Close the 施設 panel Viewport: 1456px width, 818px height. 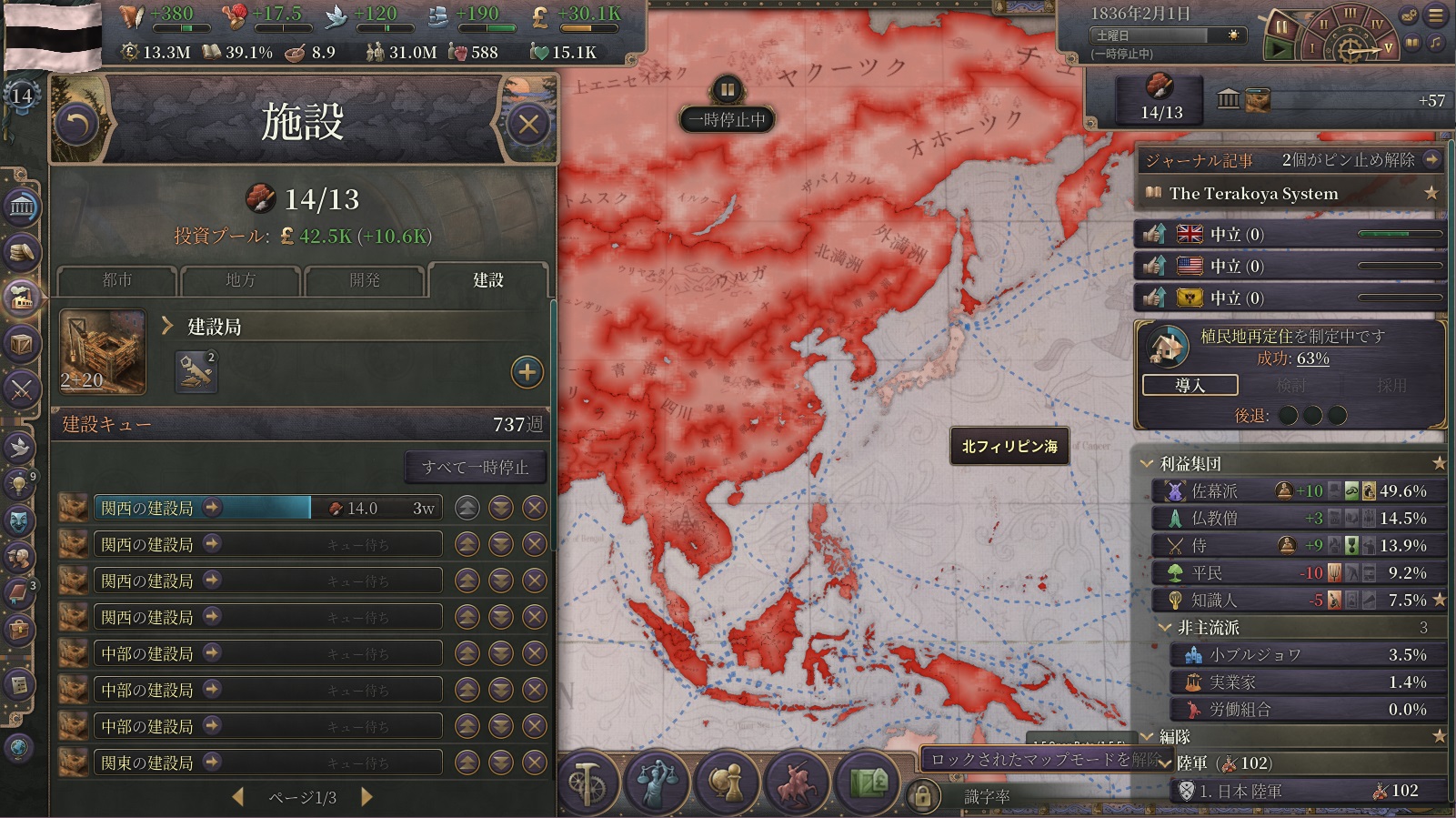[x=528, y=124]
